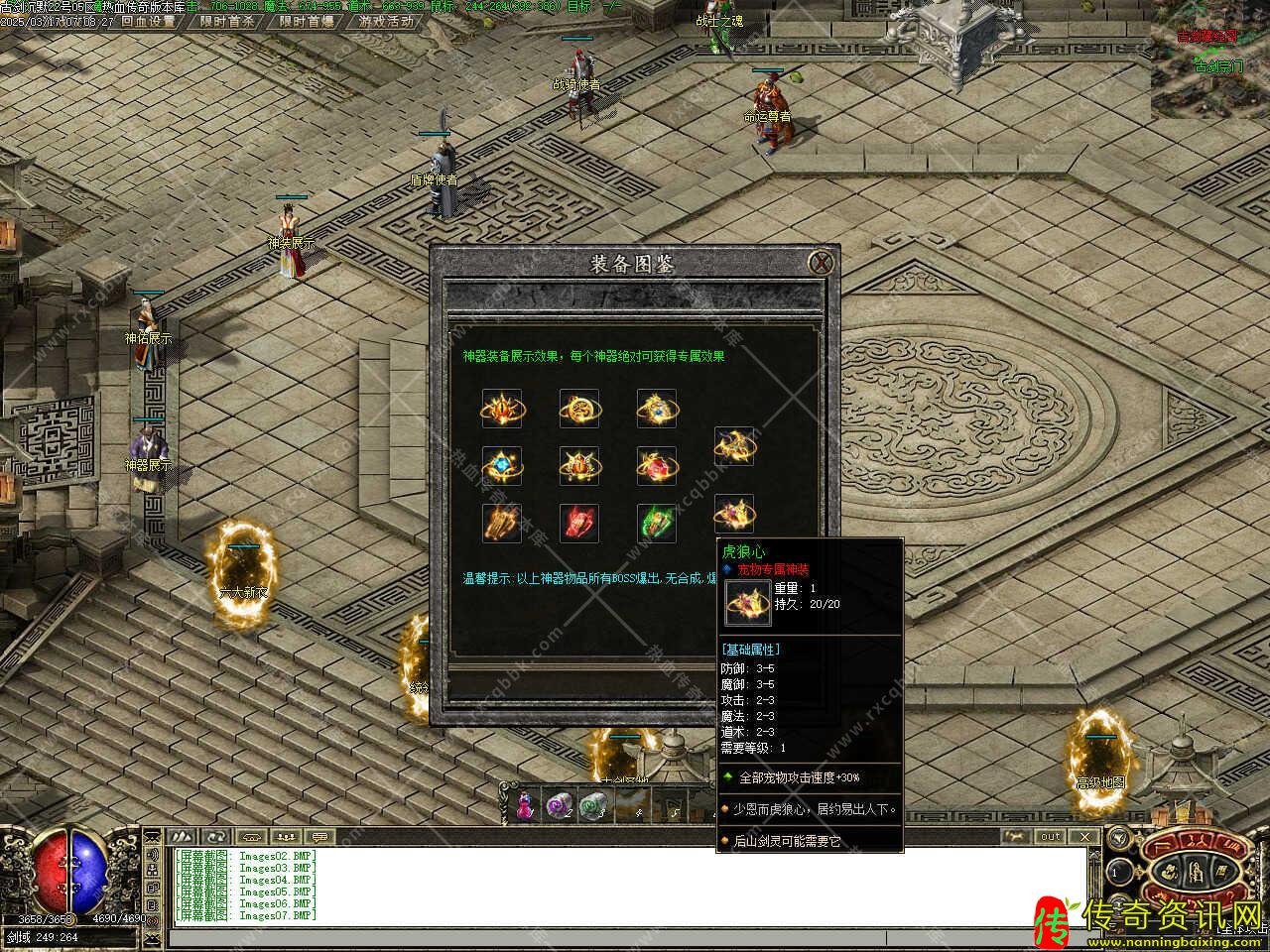The image size is (1270, 952).
Task: Select the blue gem artifact in the codex
Action: point(502,465)
